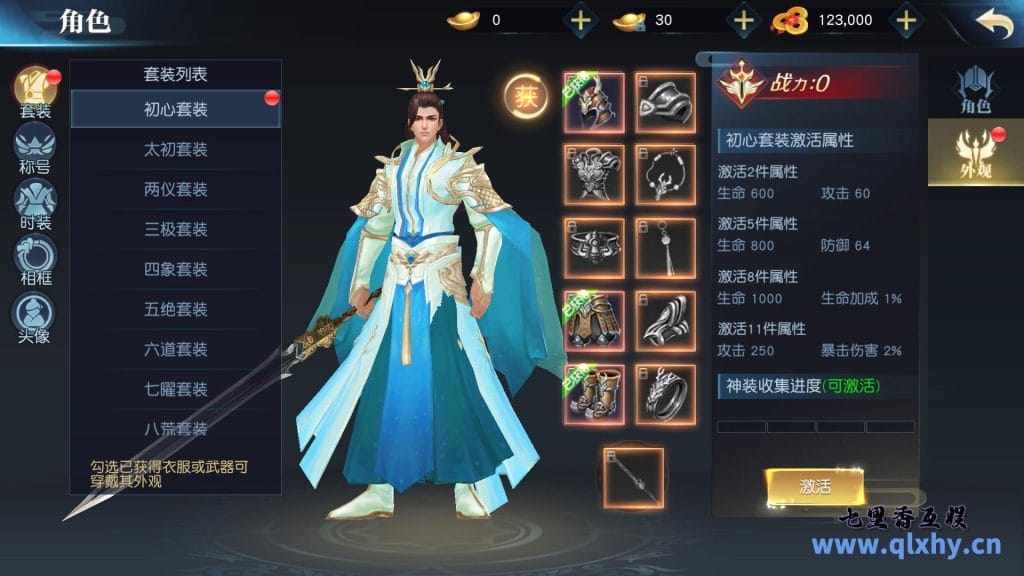Select the helmet equipment slot

click(x=594, y=102)
